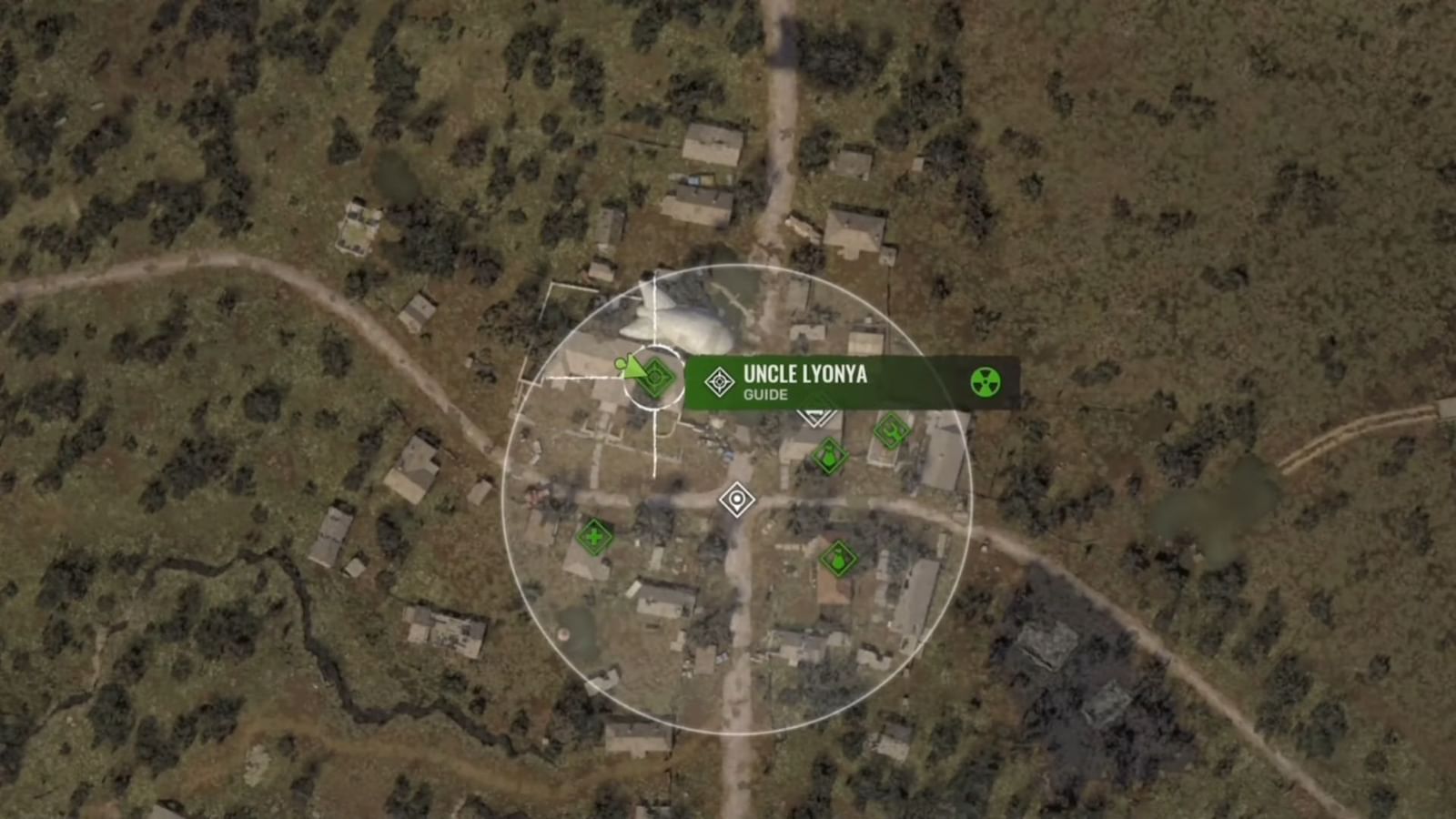The height and width of the screenshot is (819, 1456).
Task: Select the white waypoint location marker
Action: pos(736,500)
